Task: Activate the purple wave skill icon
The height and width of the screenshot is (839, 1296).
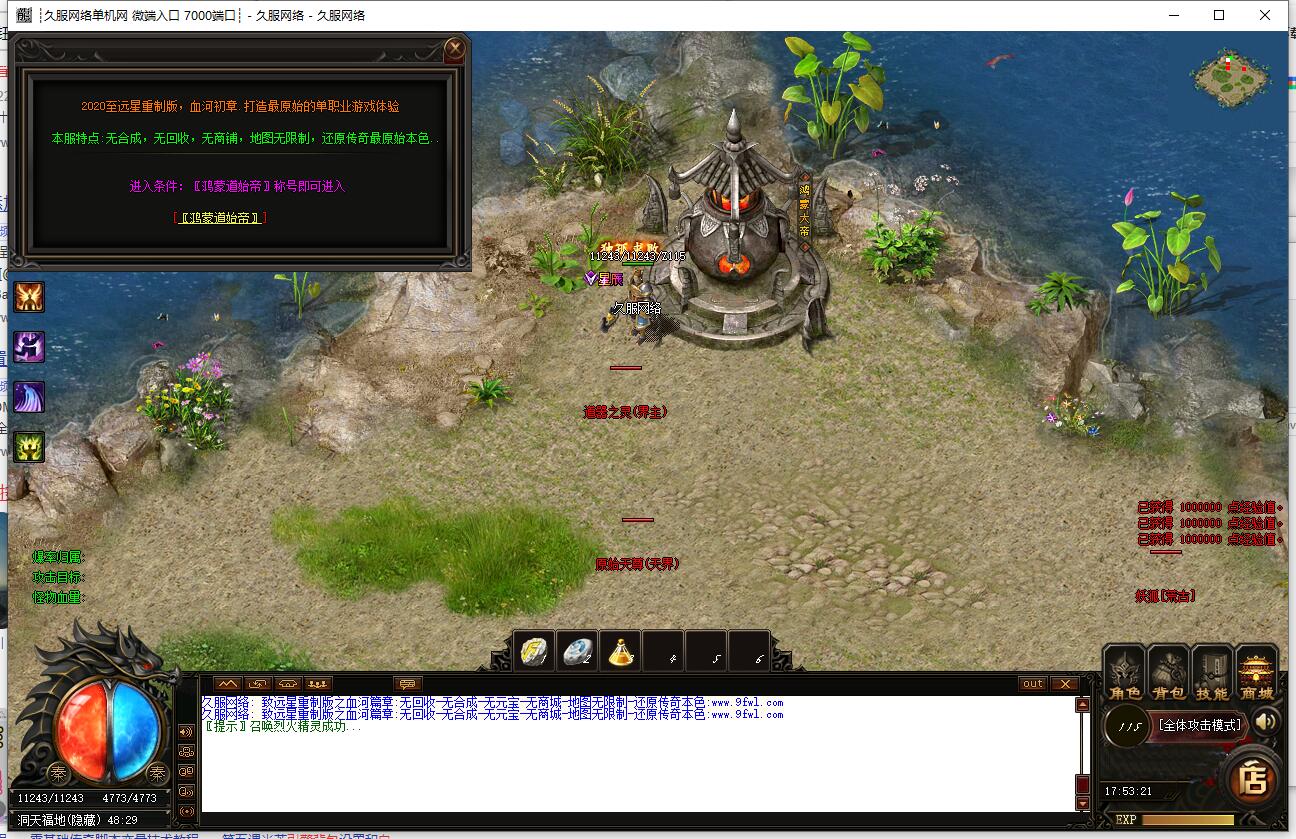Action: click(x=29, y=397)
